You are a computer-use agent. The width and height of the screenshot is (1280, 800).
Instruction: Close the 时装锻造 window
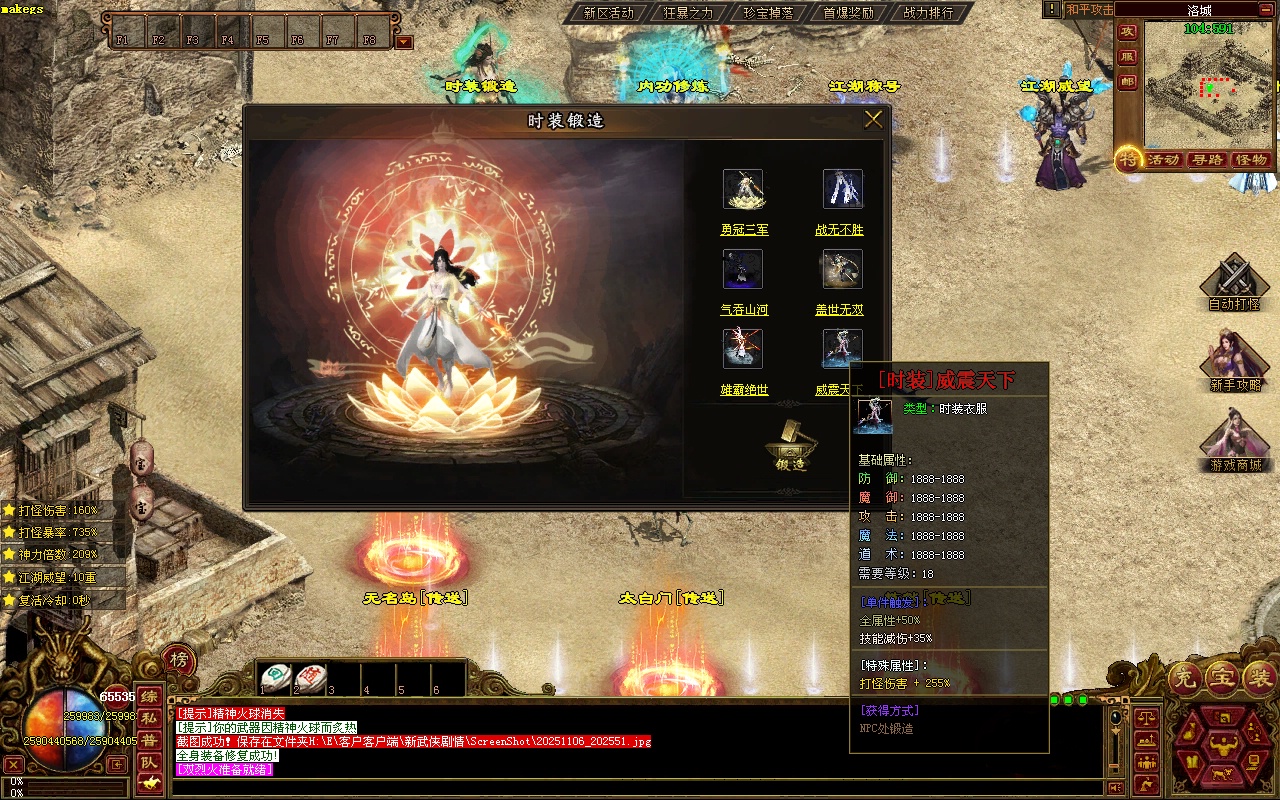coord(873,120)
